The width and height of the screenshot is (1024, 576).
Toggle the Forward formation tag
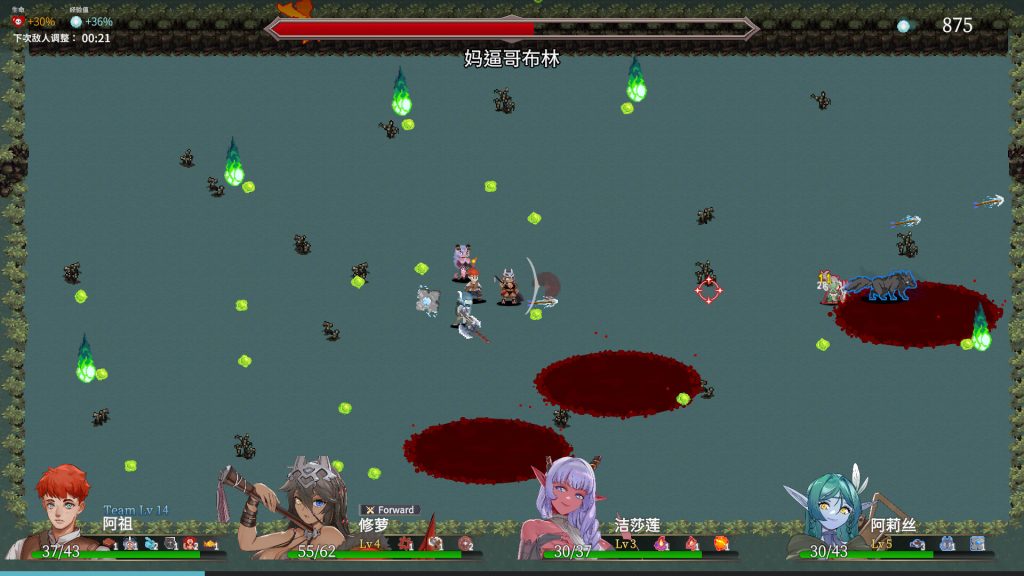tap(390, 510)
